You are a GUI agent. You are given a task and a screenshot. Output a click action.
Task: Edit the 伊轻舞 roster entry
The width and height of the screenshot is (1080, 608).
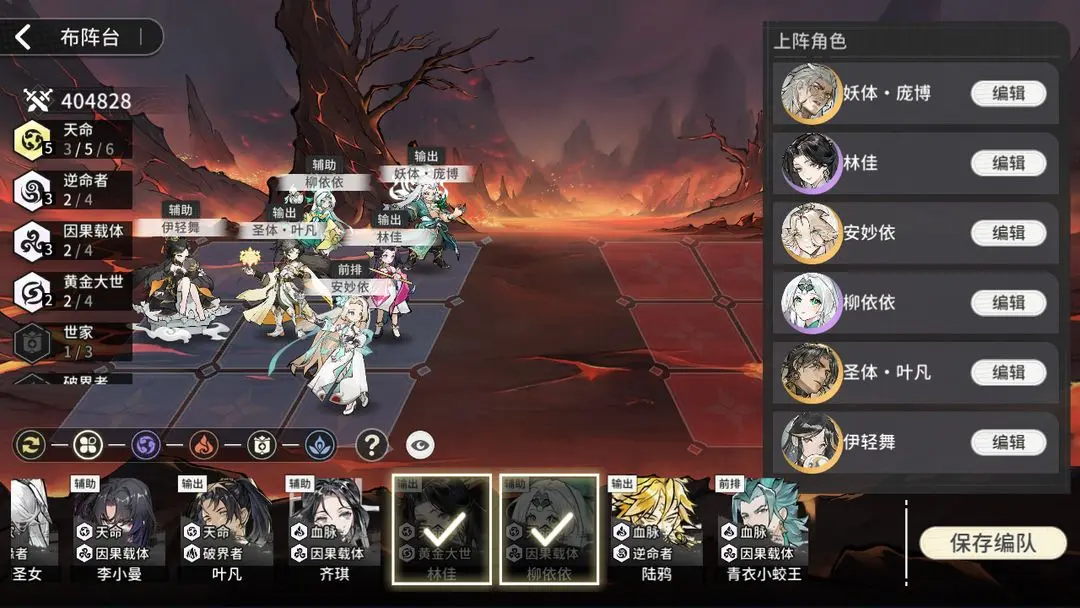[1008, 442]
